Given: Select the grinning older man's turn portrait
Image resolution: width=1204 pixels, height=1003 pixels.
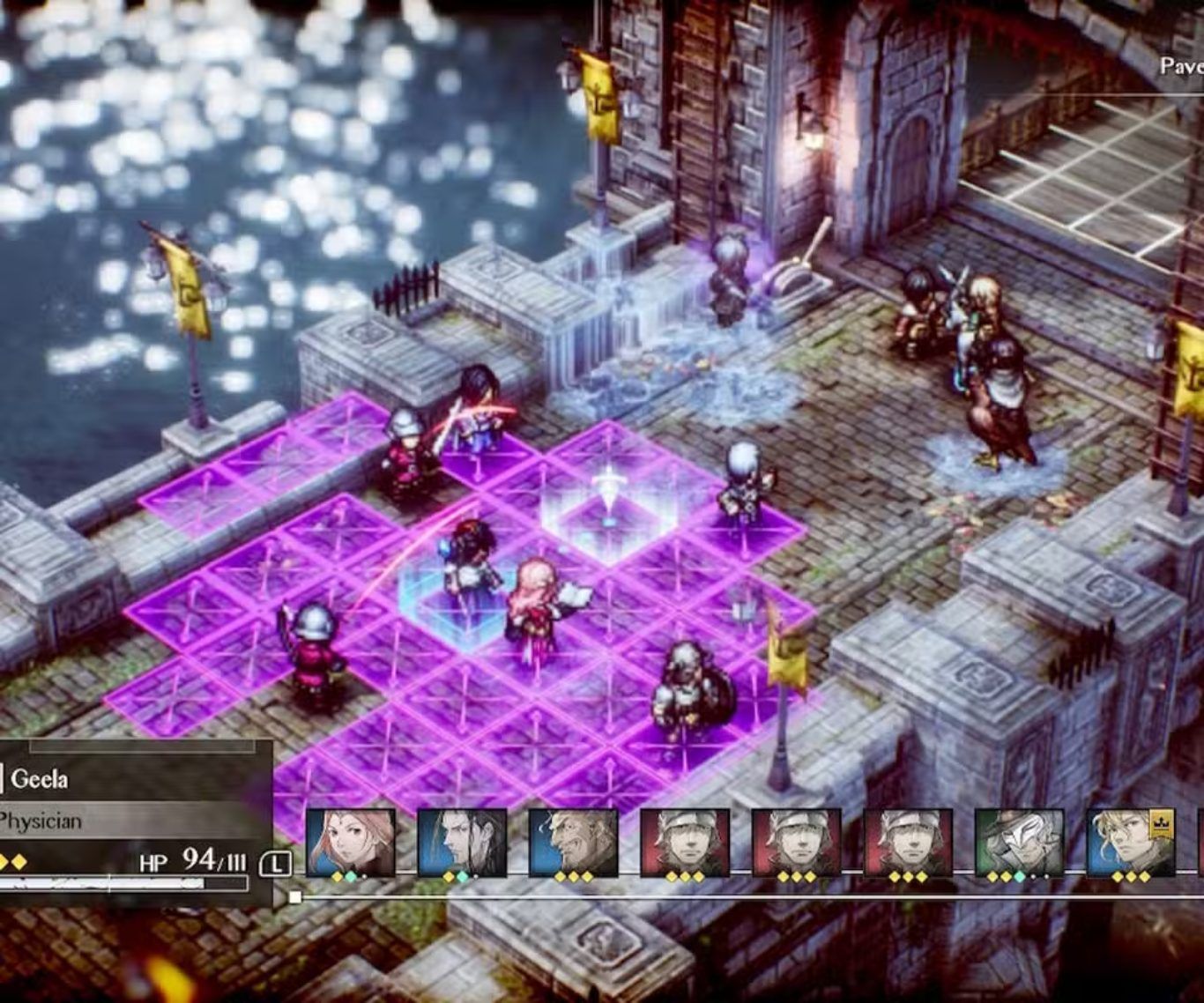Looking at the screenshot, I should (x=573, y=842).
